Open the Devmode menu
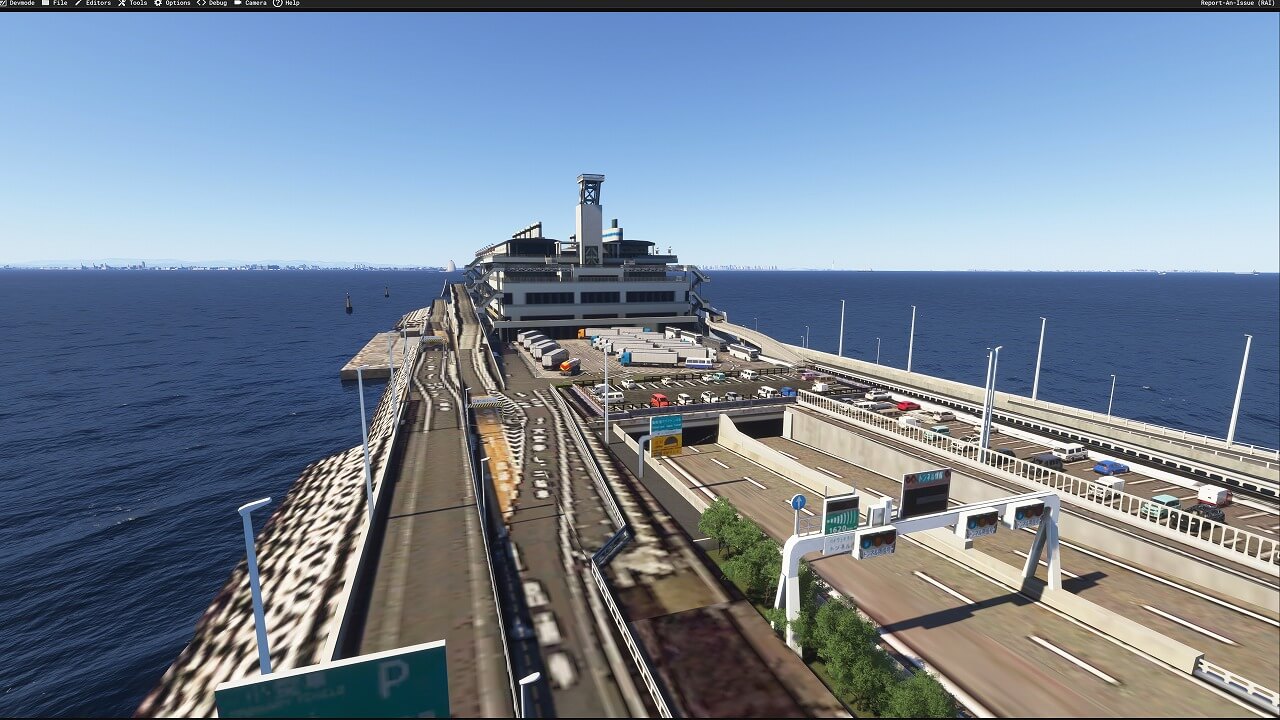Screen dimensions: 1280x720 [21, 3]
